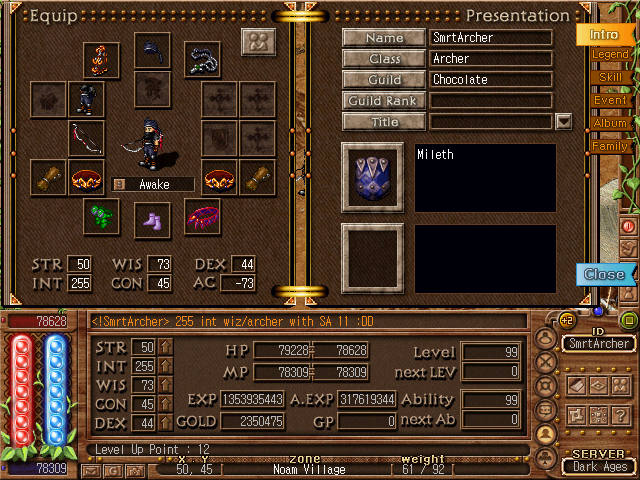Image resolution: width=640 pixels, height=480 pixels.
Task: Open the Skill tab
Action: click(609, 77)
